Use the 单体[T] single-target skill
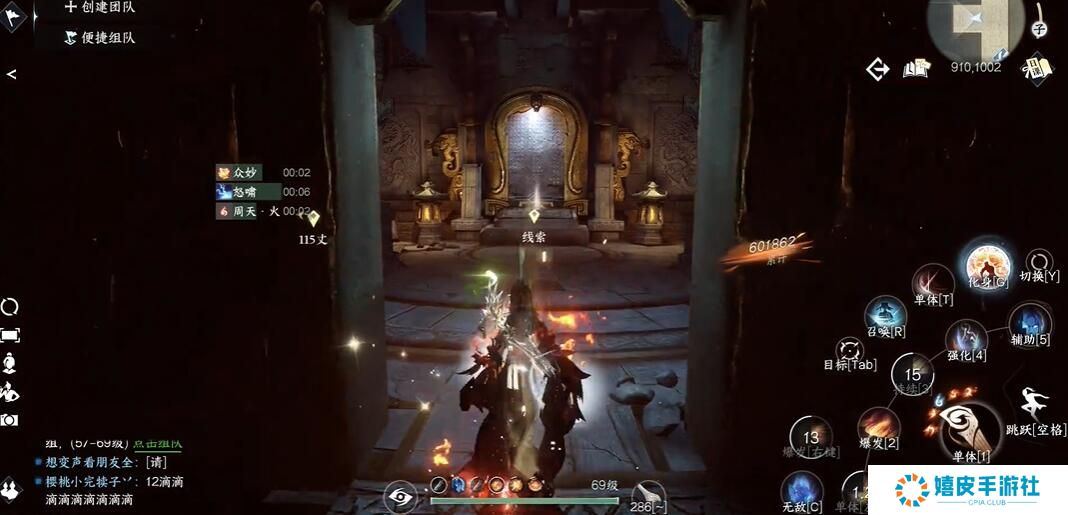This screenshot has height=515, width=1068. [932, 281]
